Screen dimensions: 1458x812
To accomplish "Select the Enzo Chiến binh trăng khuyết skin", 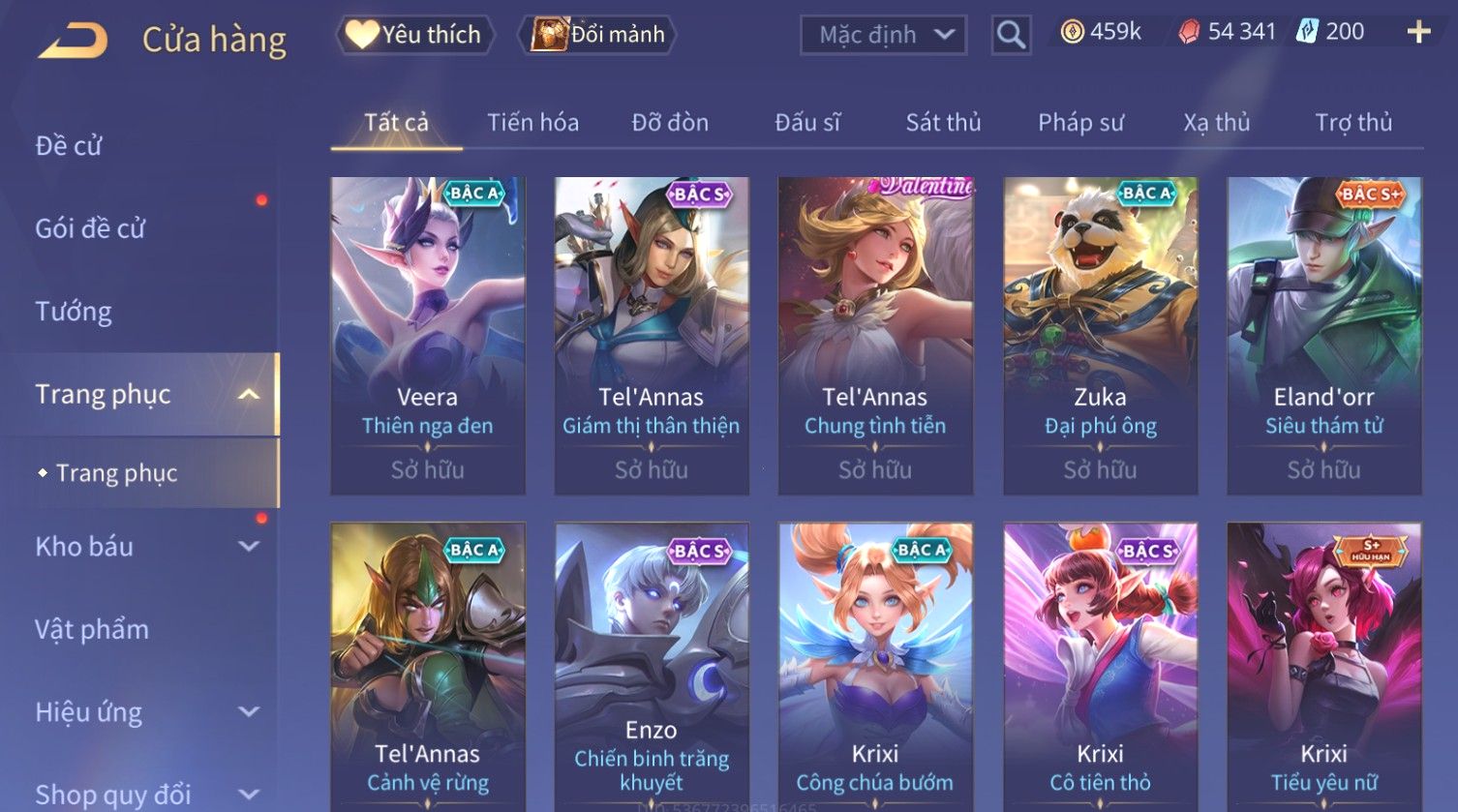I will click(x=652, y=668).
